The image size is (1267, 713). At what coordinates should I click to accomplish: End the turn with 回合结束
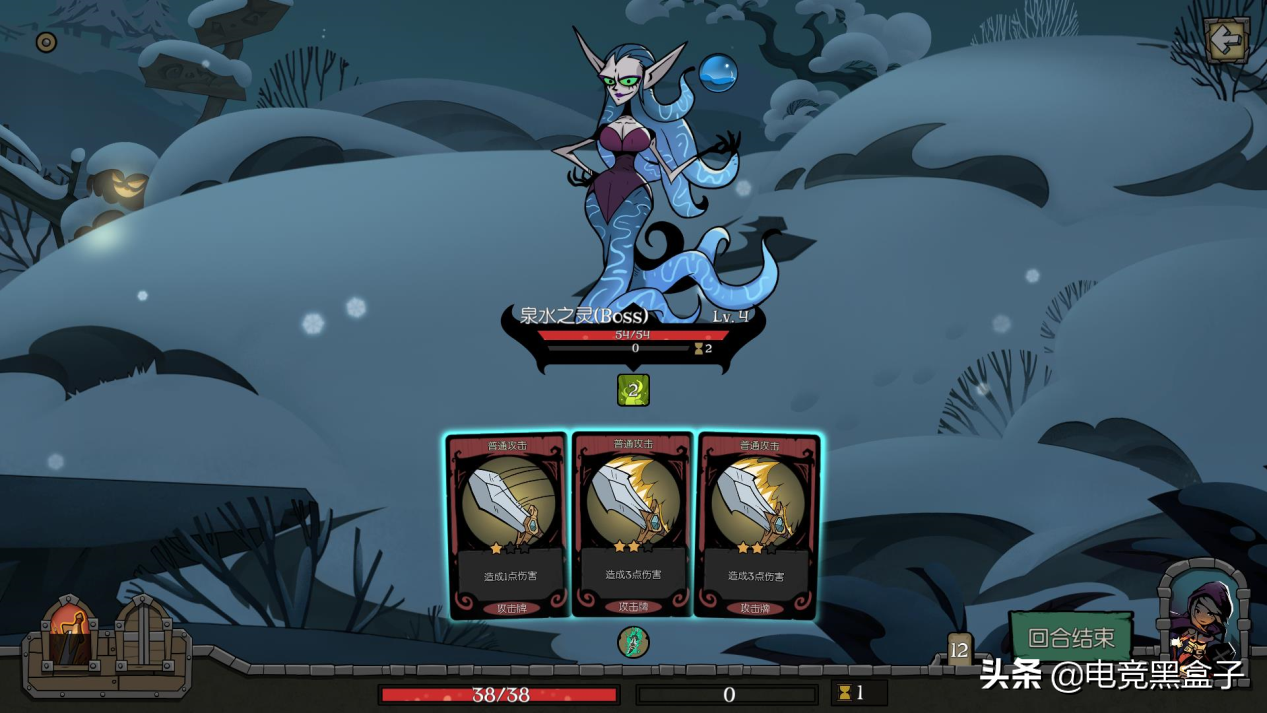[x=1070, y=637]
